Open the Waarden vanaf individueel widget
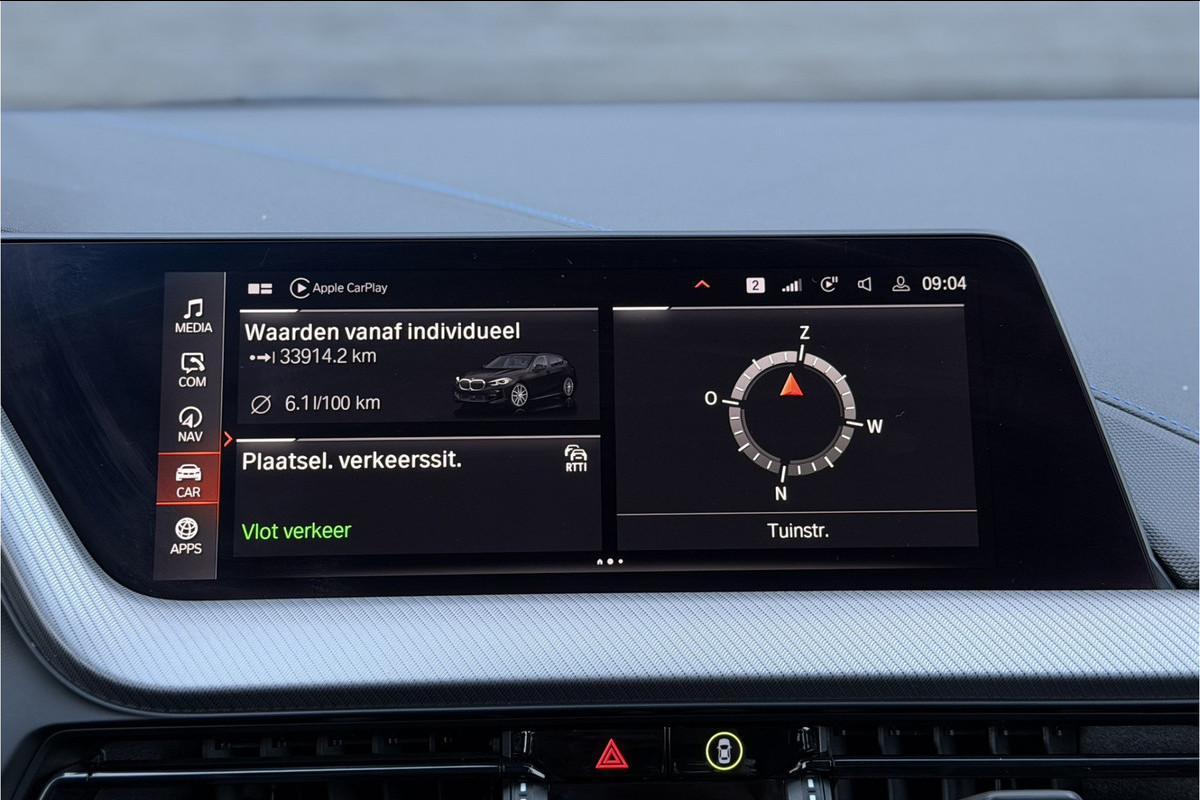 tap(419, 365)
